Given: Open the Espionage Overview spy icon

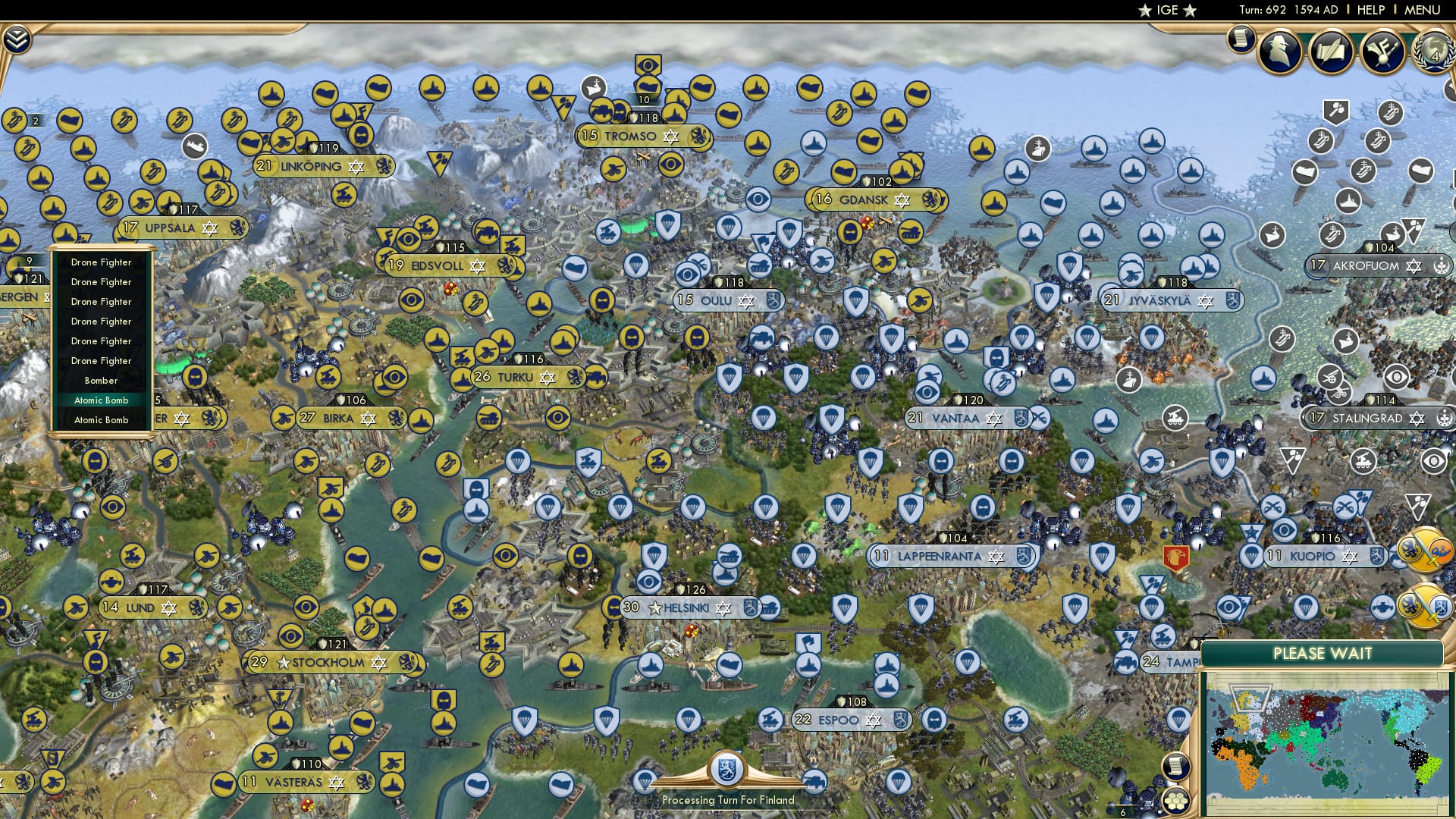Looking at the screenshot, I should click(x=1278, y=51).
